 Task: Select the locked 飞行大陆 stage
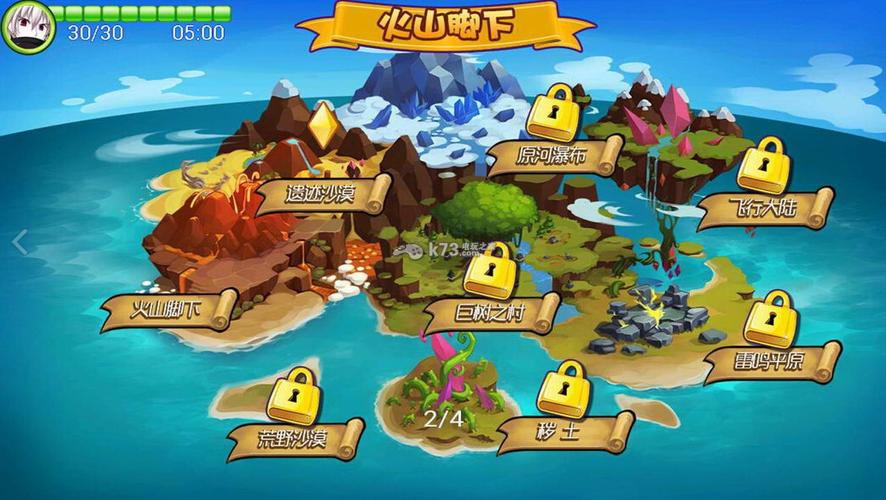(x=765, y=209)
